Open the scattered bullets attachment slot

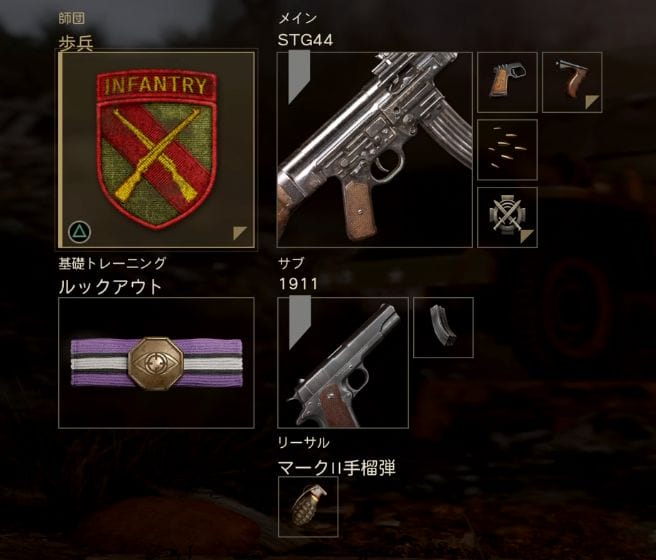tap(507, 149)
